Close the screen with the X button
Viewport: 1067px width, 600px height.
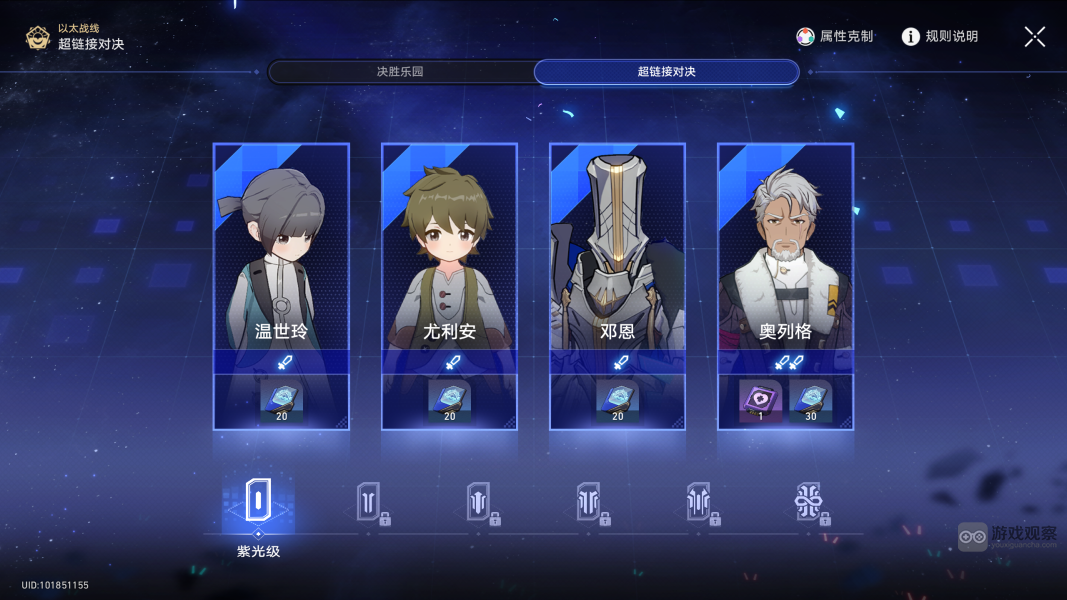click(x=1034, y=37)
